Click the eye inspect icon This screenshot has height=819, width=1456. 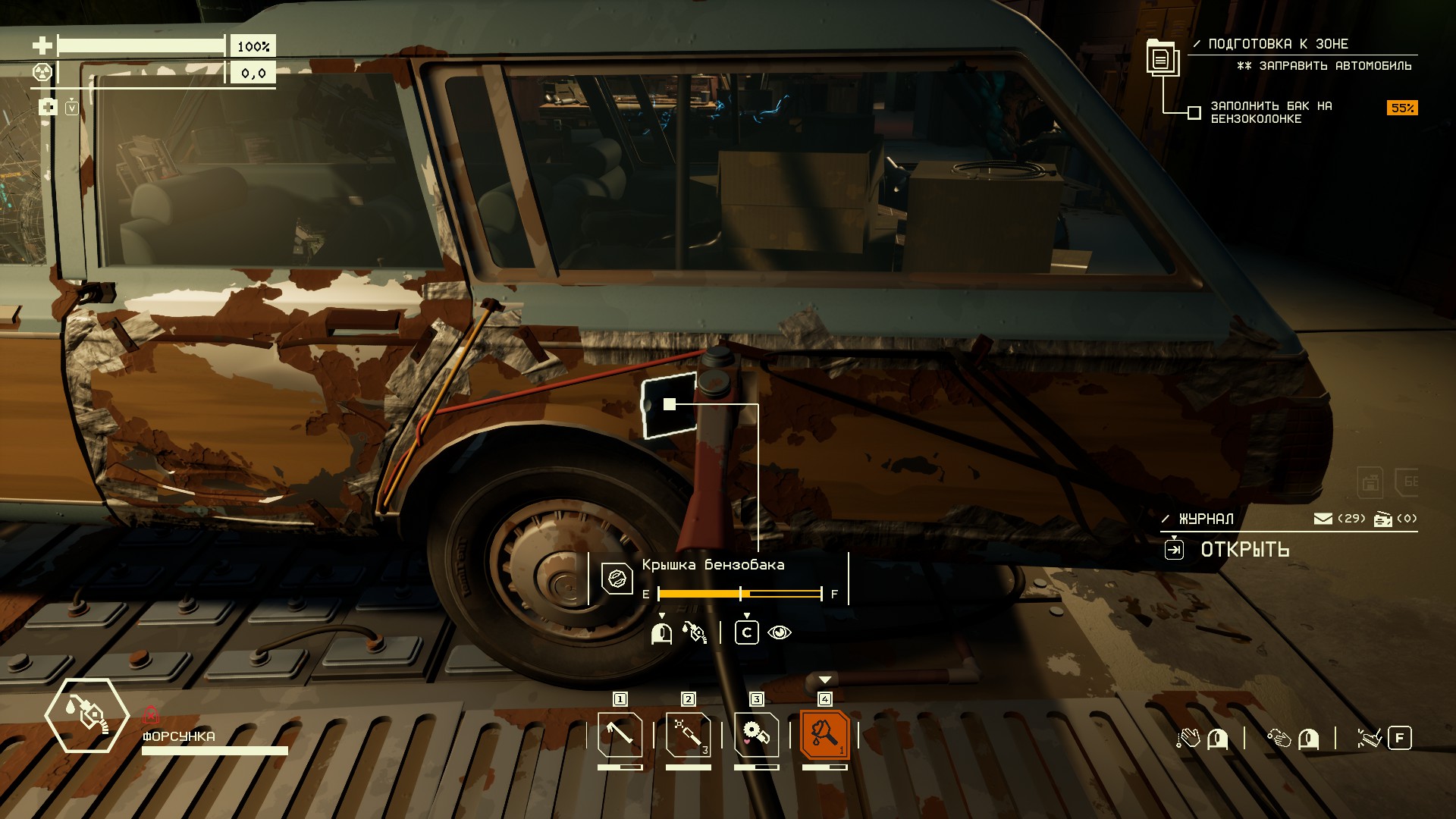tap(780, 632)
